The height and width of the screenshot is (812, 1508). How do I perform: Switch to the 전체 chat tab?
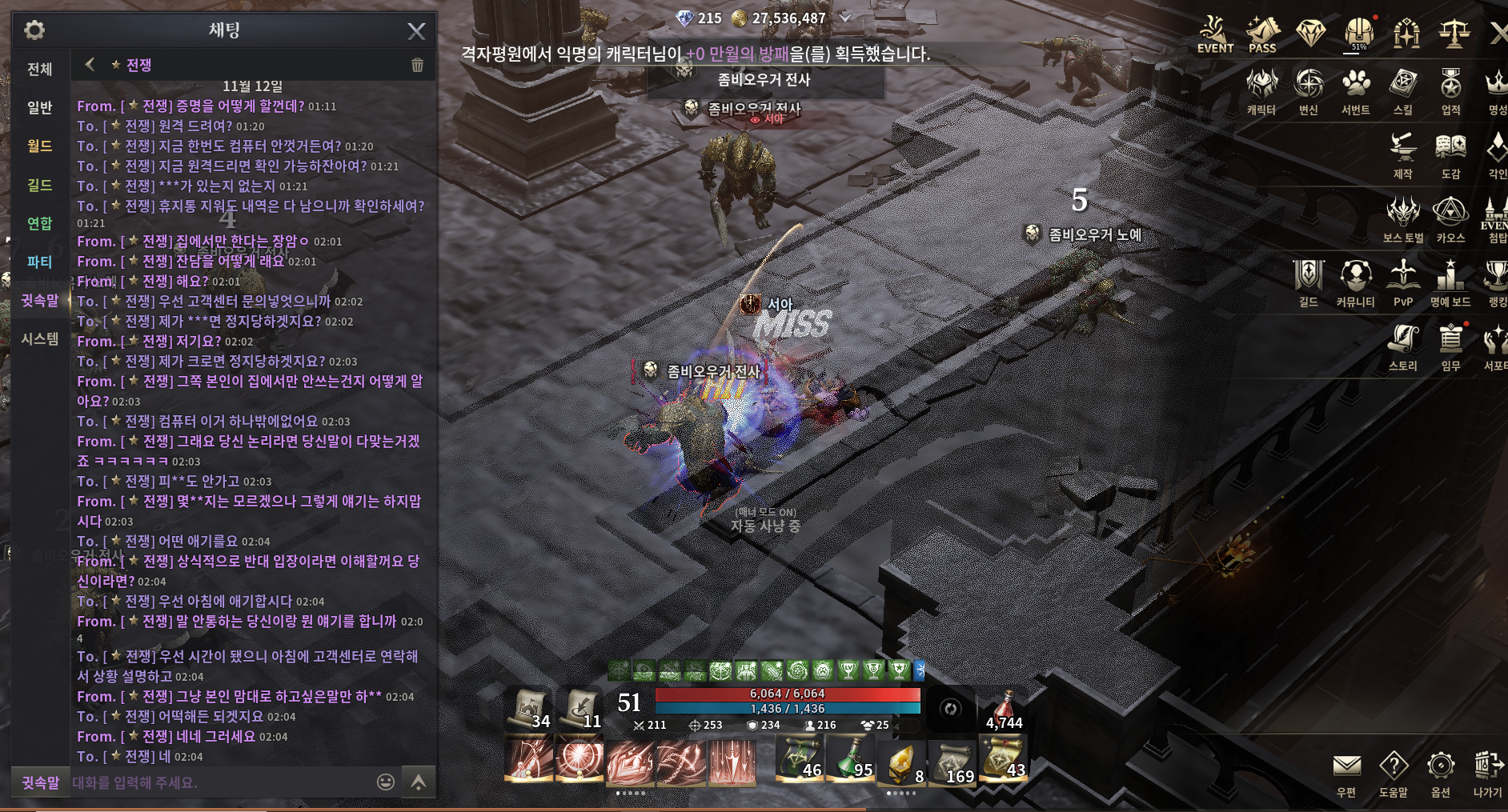[x=40, y=69]
